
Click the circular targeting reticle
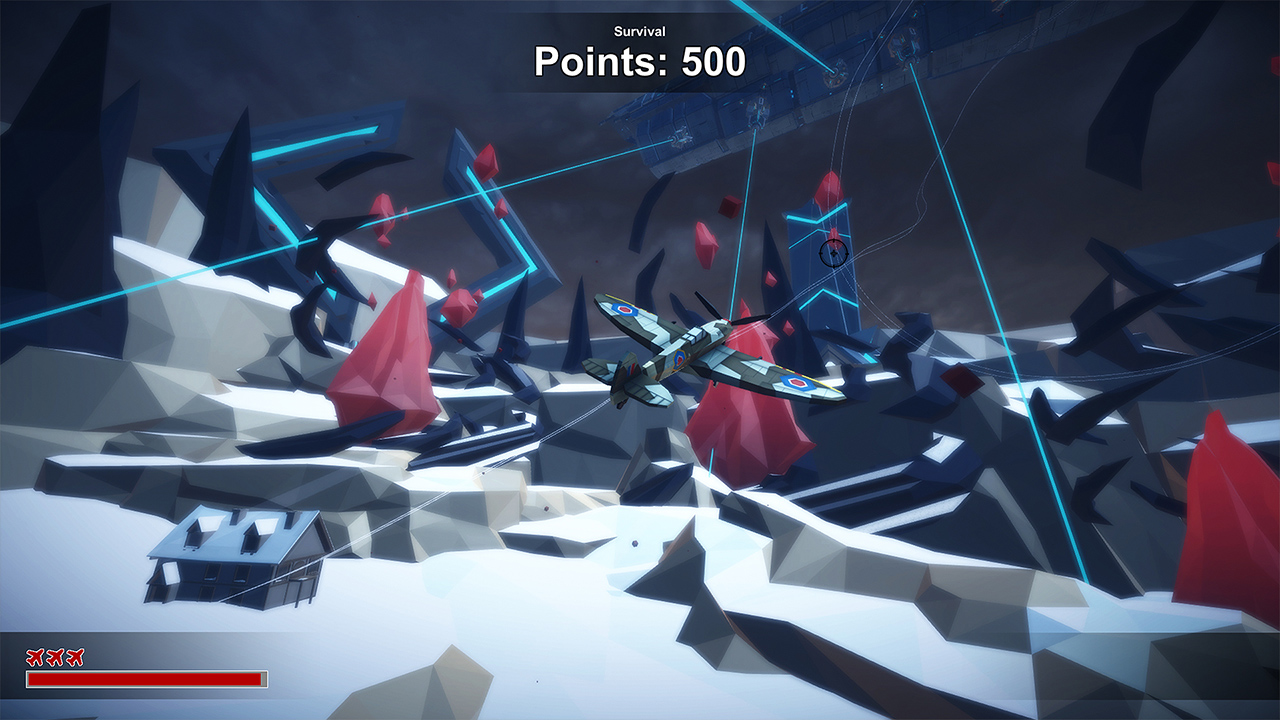[x=833, y=253]
